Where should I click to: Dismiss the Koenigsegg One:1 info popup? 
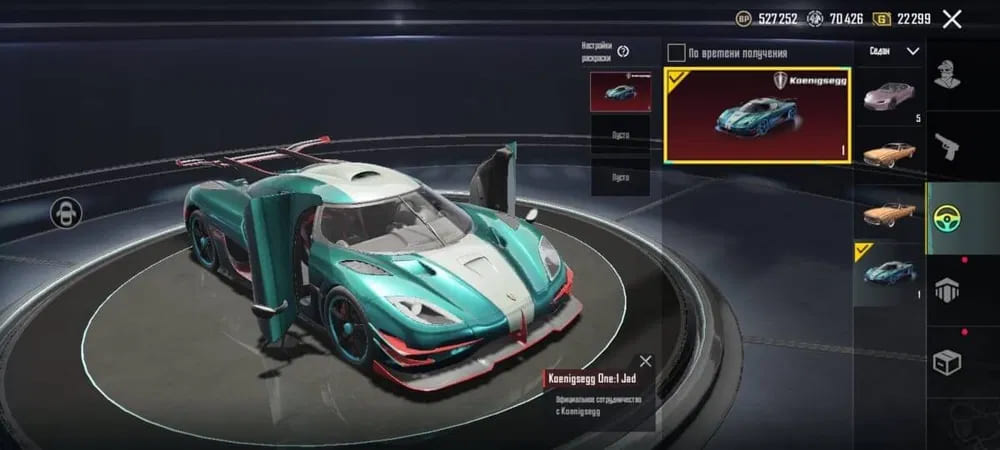(646, 361)
